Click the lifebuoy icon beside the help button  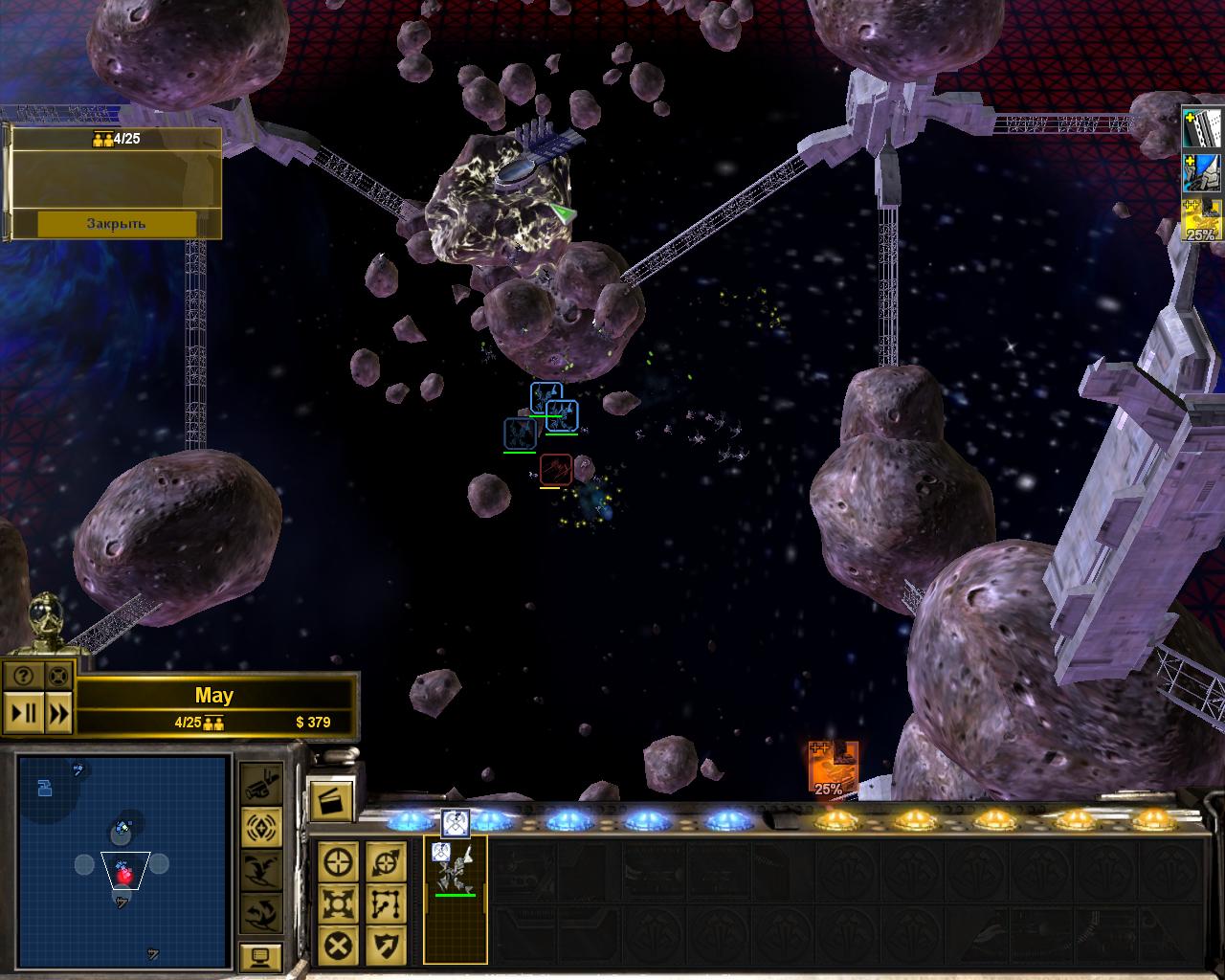click(x=58, y=675)
